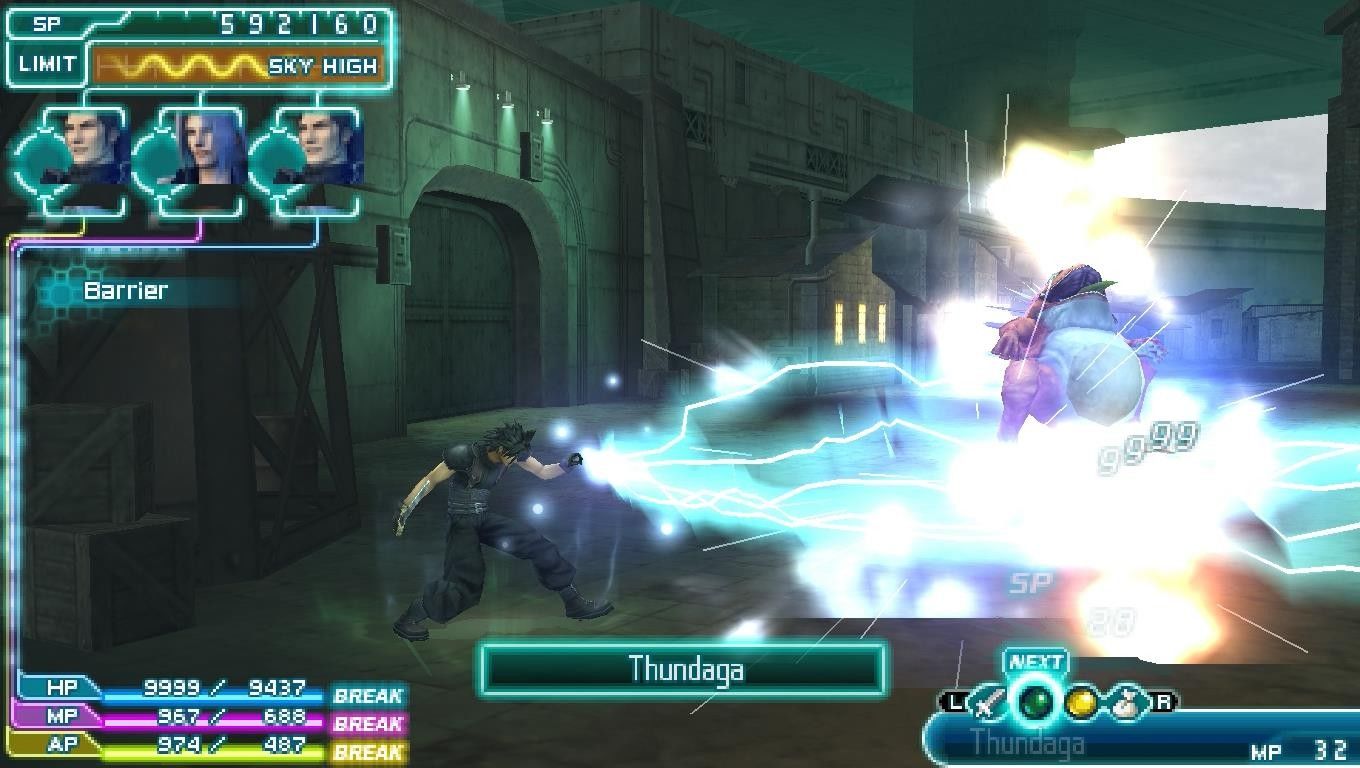1360x768 pixels.
Task: Click the Sky High limit gauge
Action: pos(237,66)
